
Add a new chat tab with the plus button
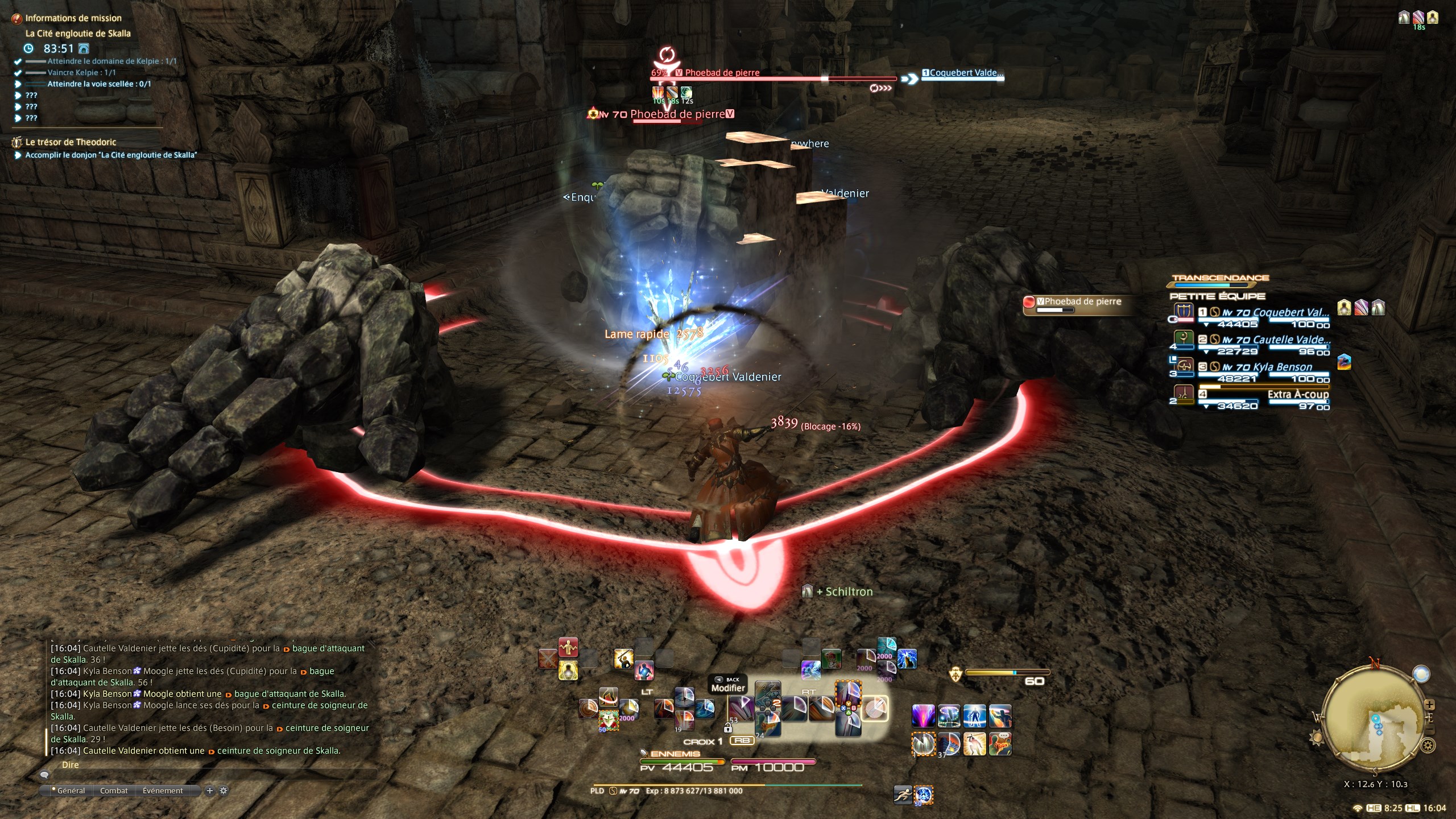[x=209, y=791]
